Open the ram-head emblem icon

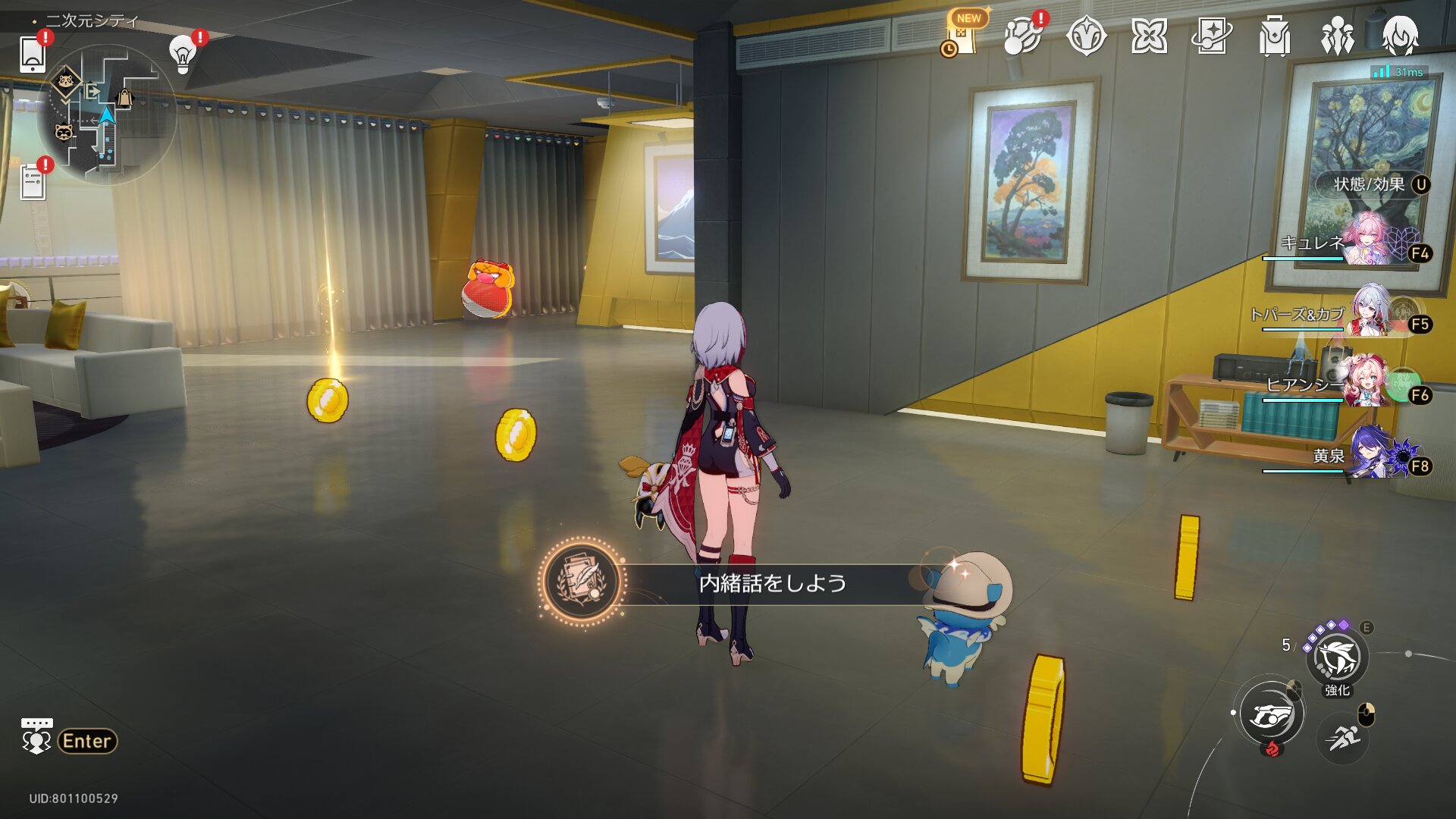tap(1086, 36)
